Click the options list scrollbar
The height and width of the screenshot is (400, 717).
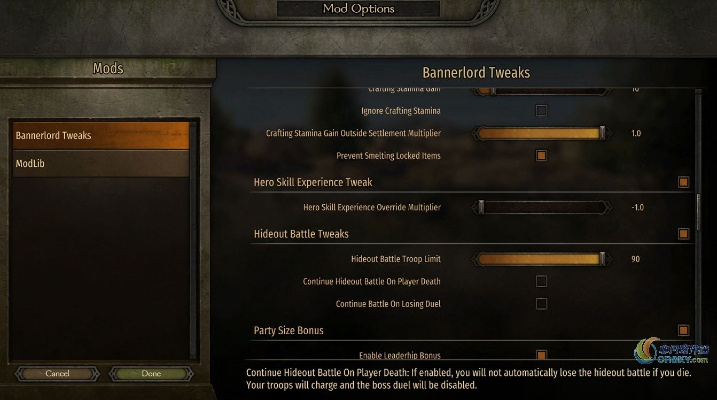[698, 215]
